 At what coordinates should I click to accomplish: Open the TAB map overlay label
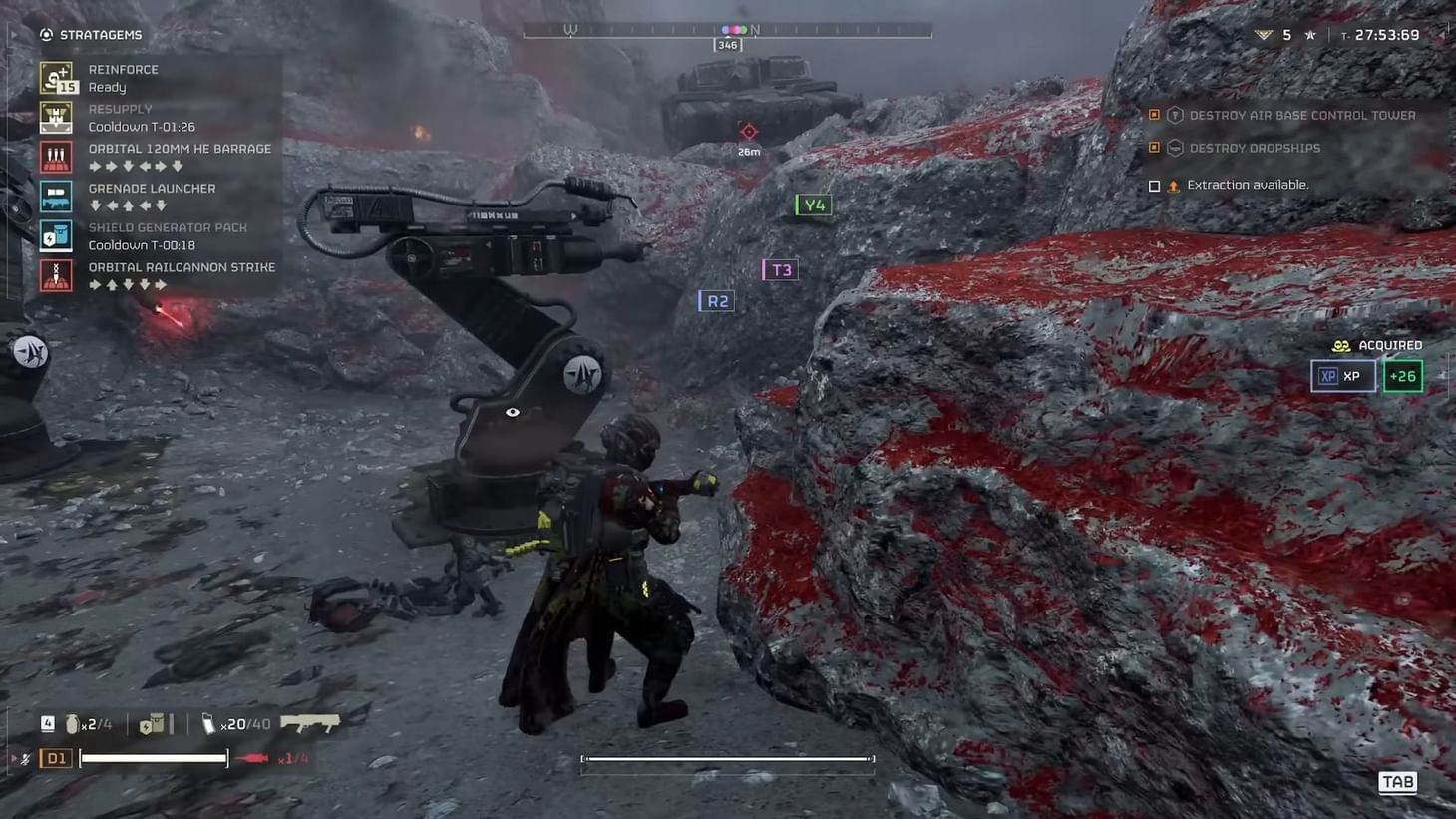point(1397,782)
